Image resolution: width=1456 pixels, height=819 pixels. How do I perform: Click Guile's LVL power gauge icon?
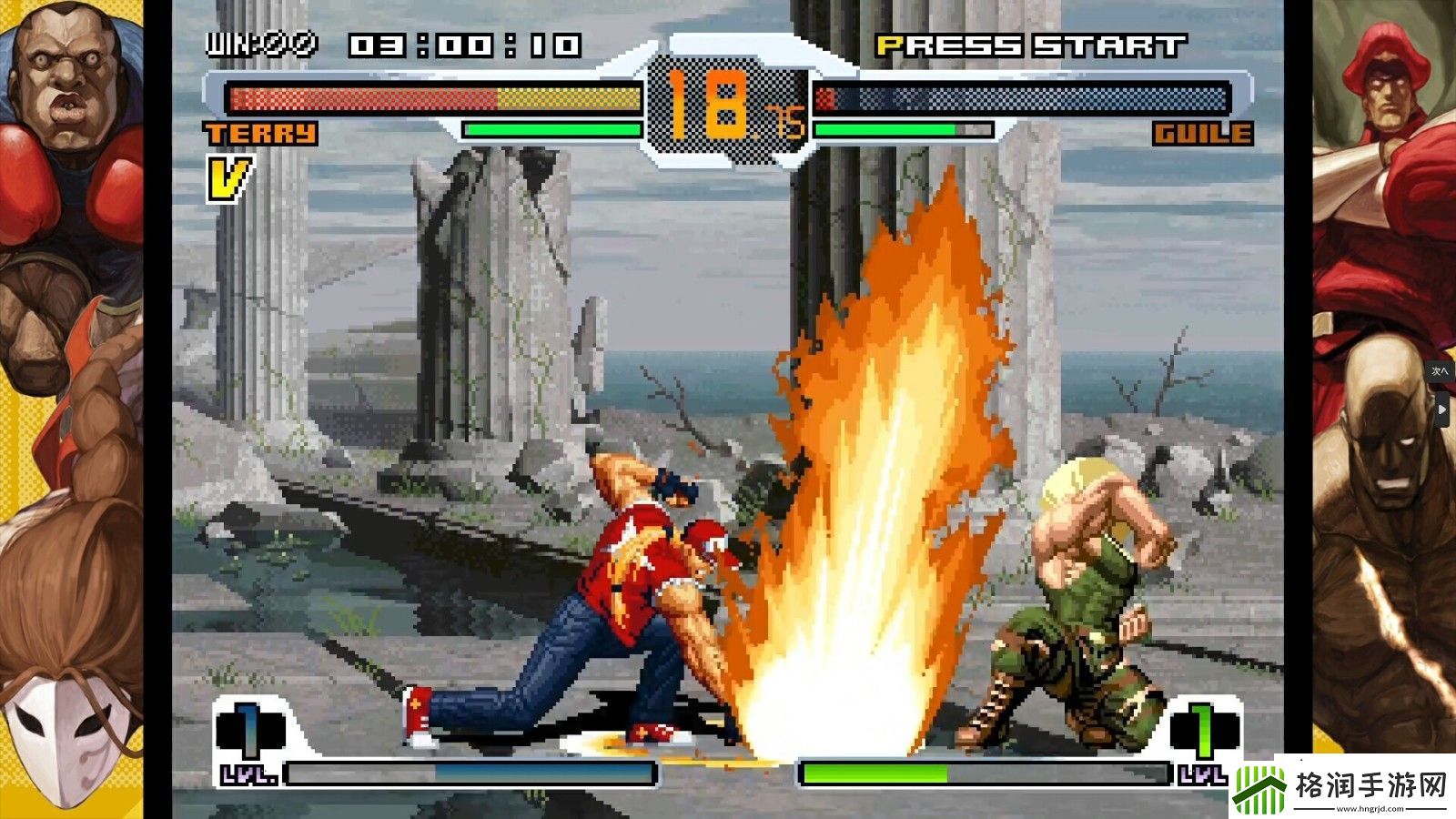[x=1204, y=730]
